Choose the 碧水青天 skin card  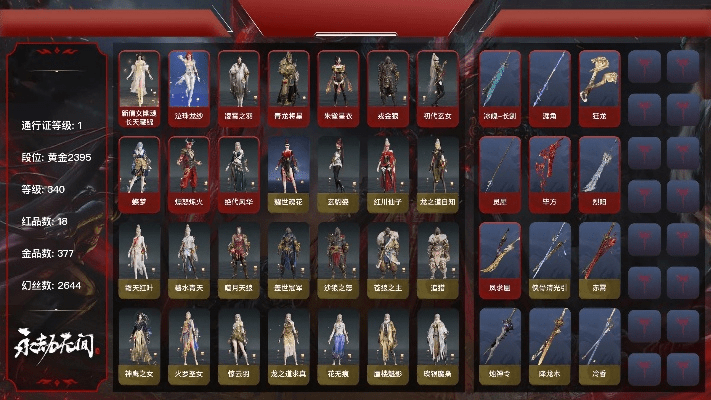(x=188, y=258)
